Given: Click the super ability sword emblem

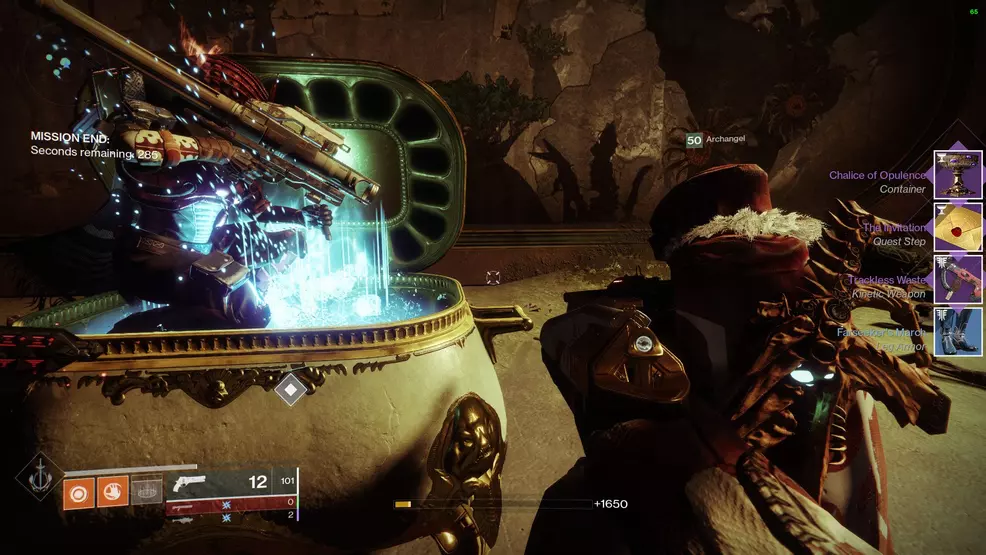Looking at the screenshot, I should (38, 475).
